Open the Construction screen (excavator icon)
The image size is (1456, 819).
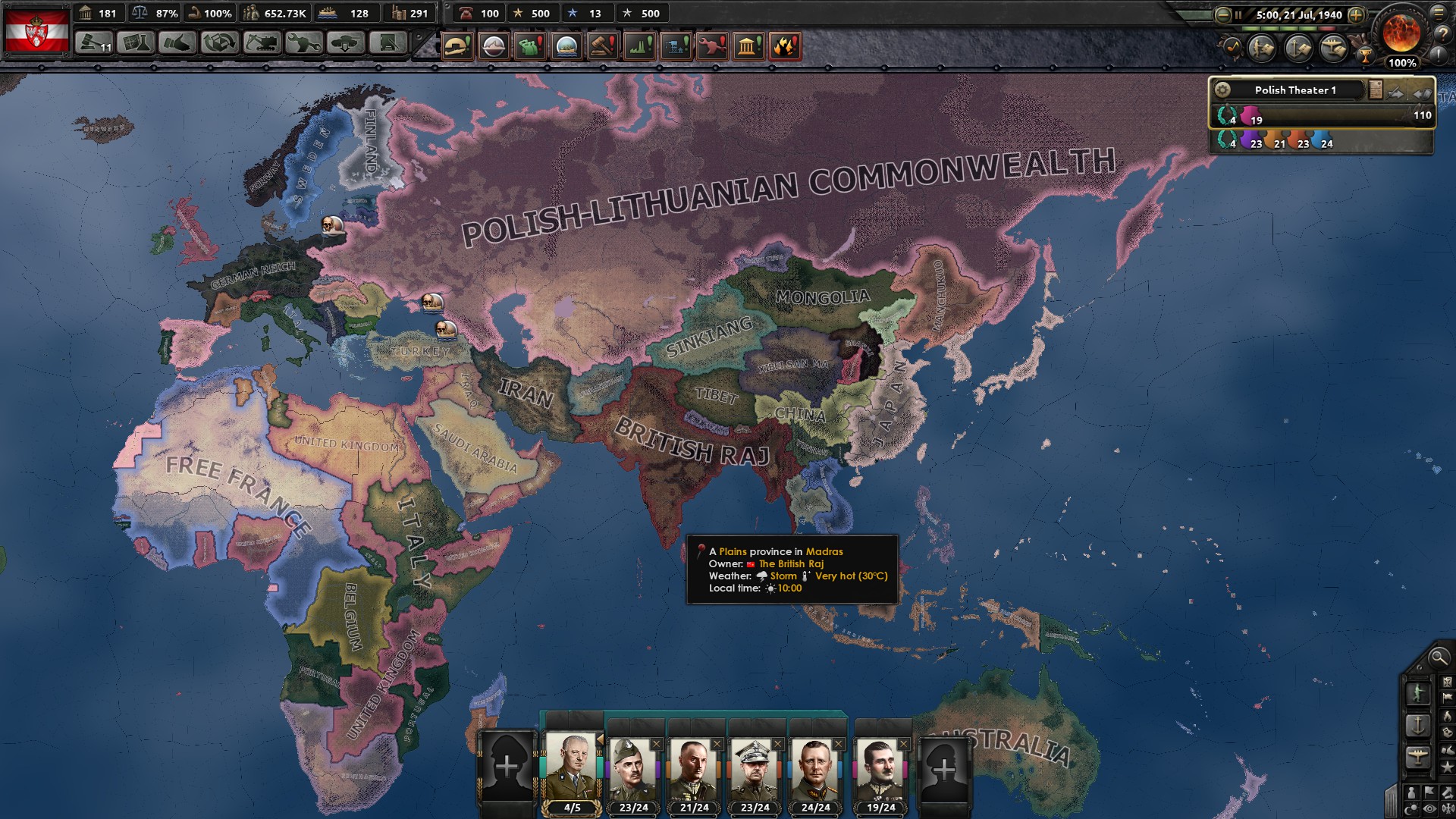262,43
